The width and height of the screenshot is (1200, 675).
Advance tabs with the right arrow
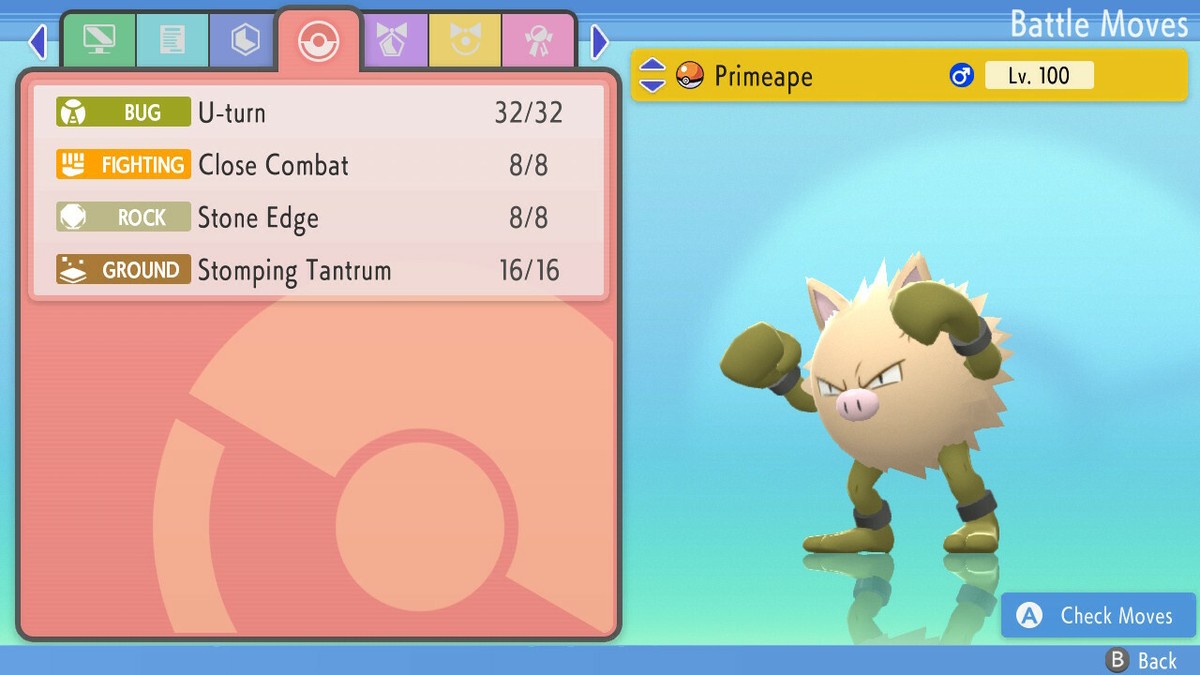point(600,42)
